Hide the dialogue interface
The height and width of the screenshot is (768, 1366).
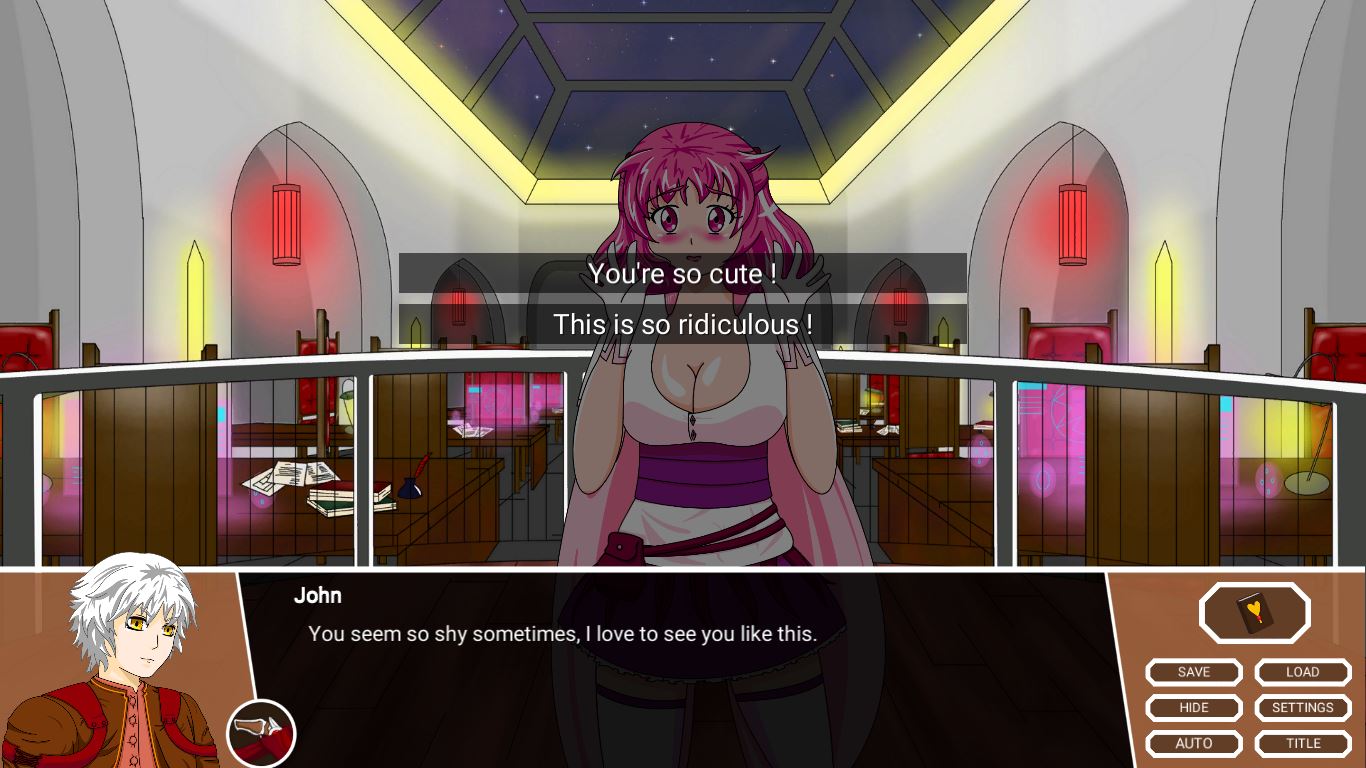click(1193, 707)
